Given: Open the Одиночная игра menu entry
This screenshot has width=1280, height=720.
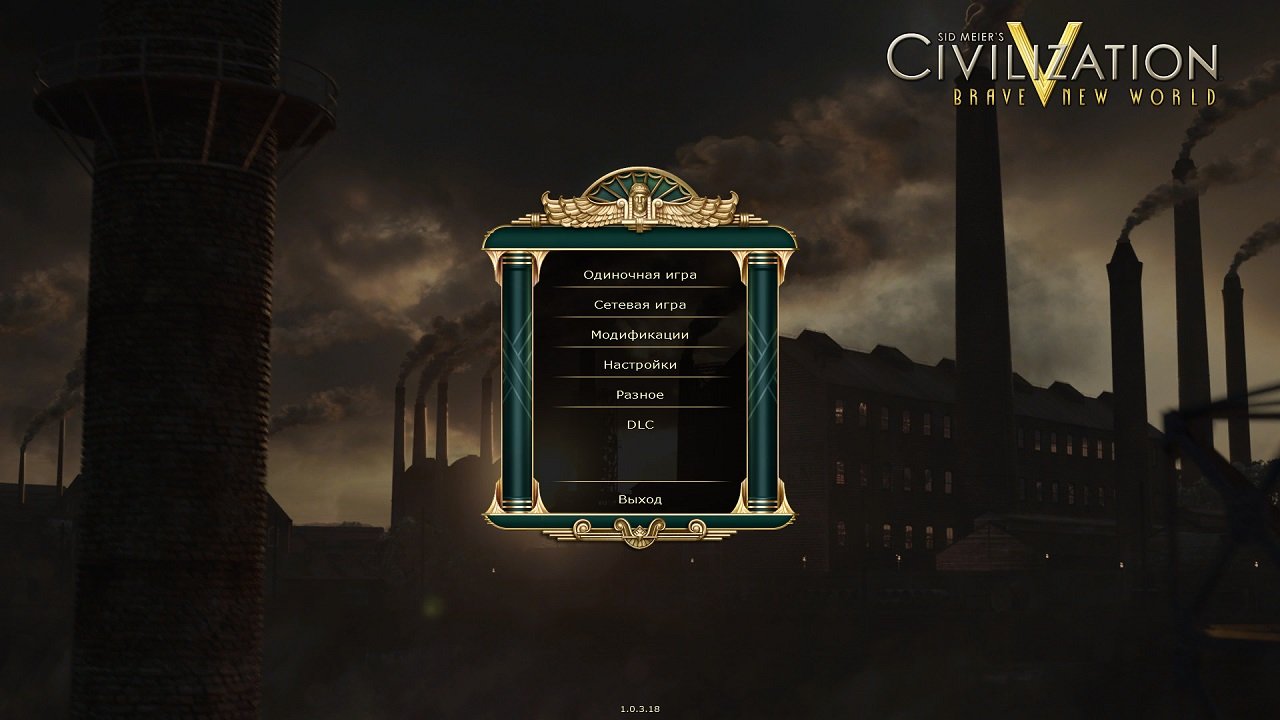Looking at the screenshot, I should pos(640,273).
